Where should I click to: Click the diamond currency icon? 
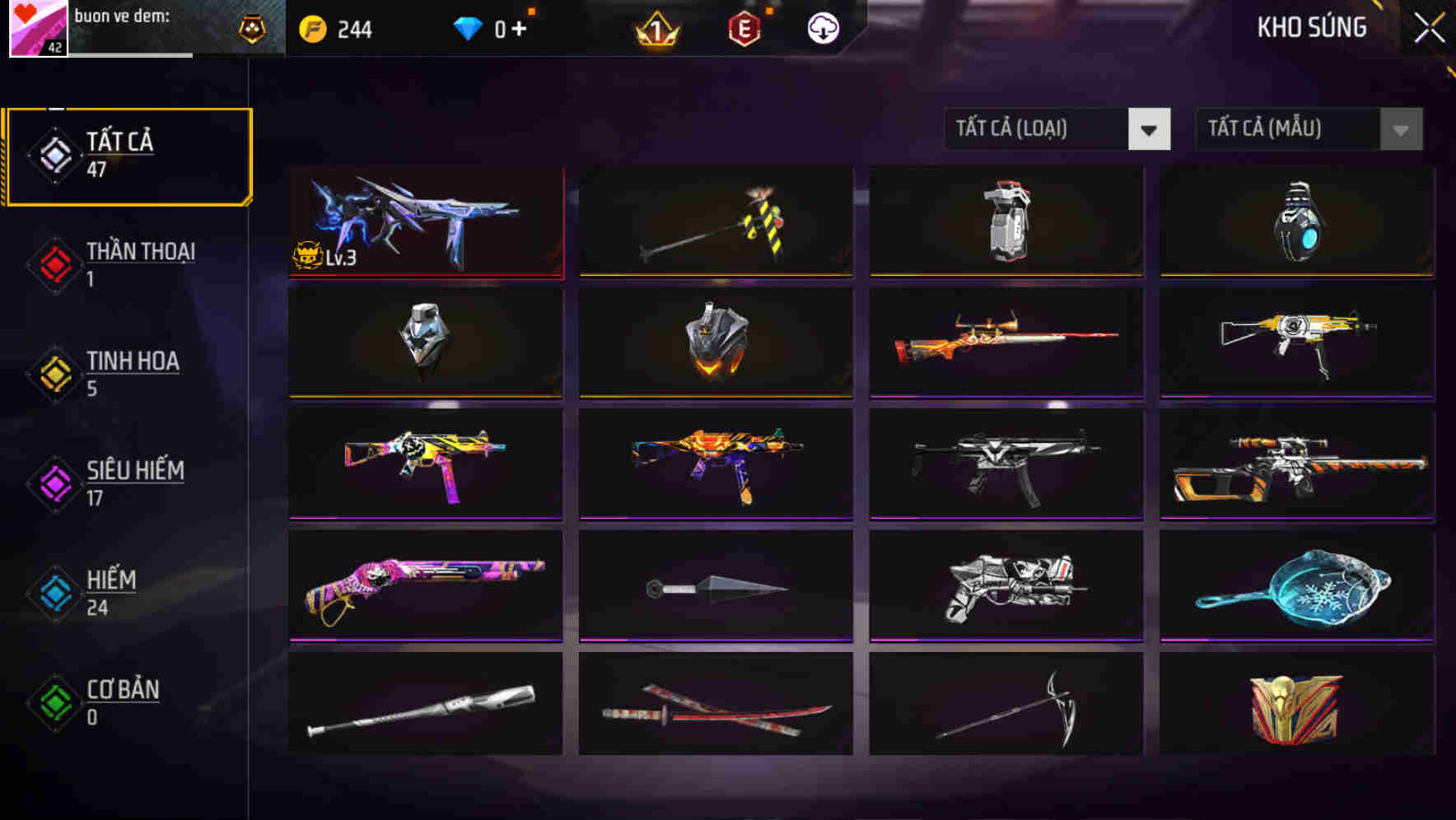(468, 27)
